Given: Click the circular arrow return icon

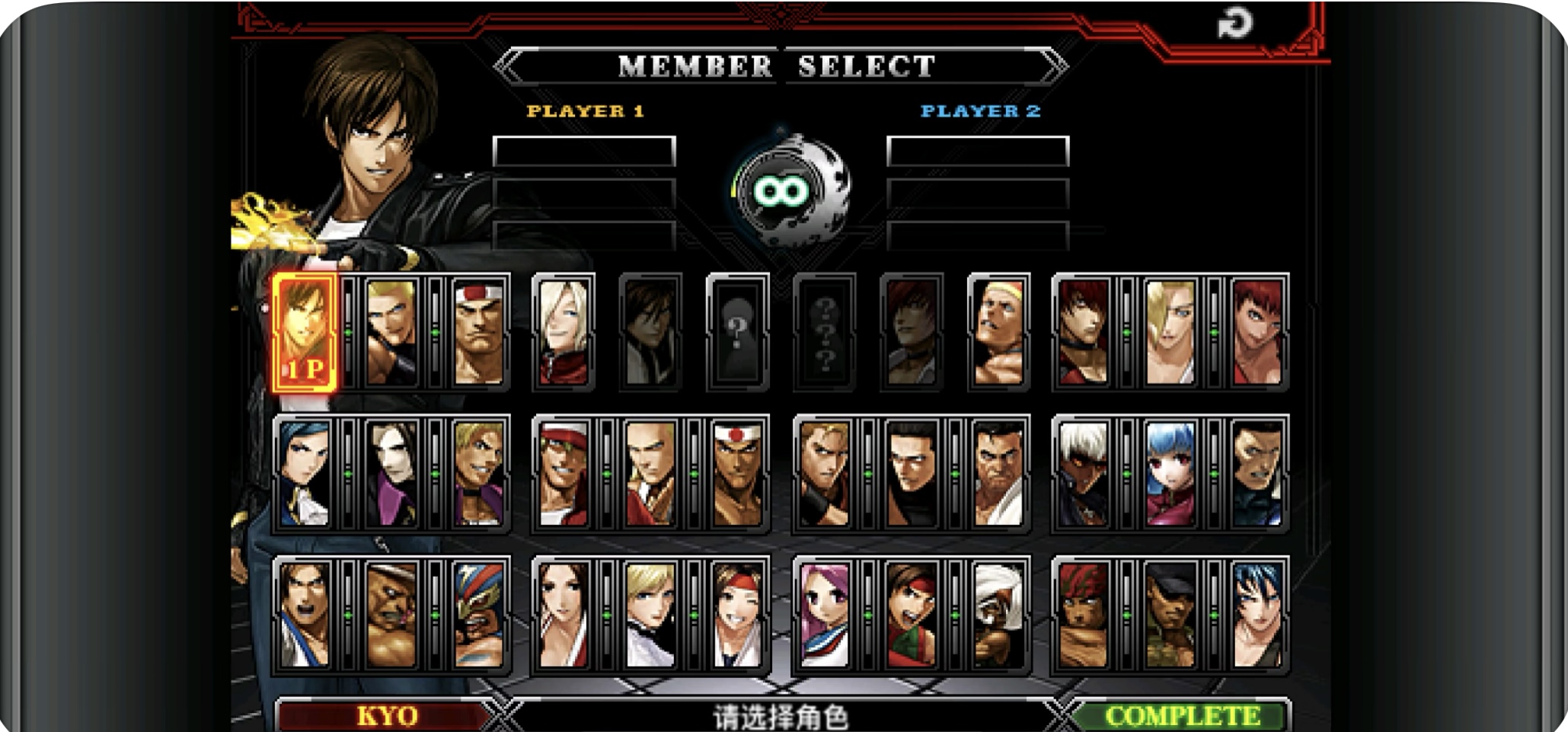Looking at the screenshot, I should [x=1234, y=24].
